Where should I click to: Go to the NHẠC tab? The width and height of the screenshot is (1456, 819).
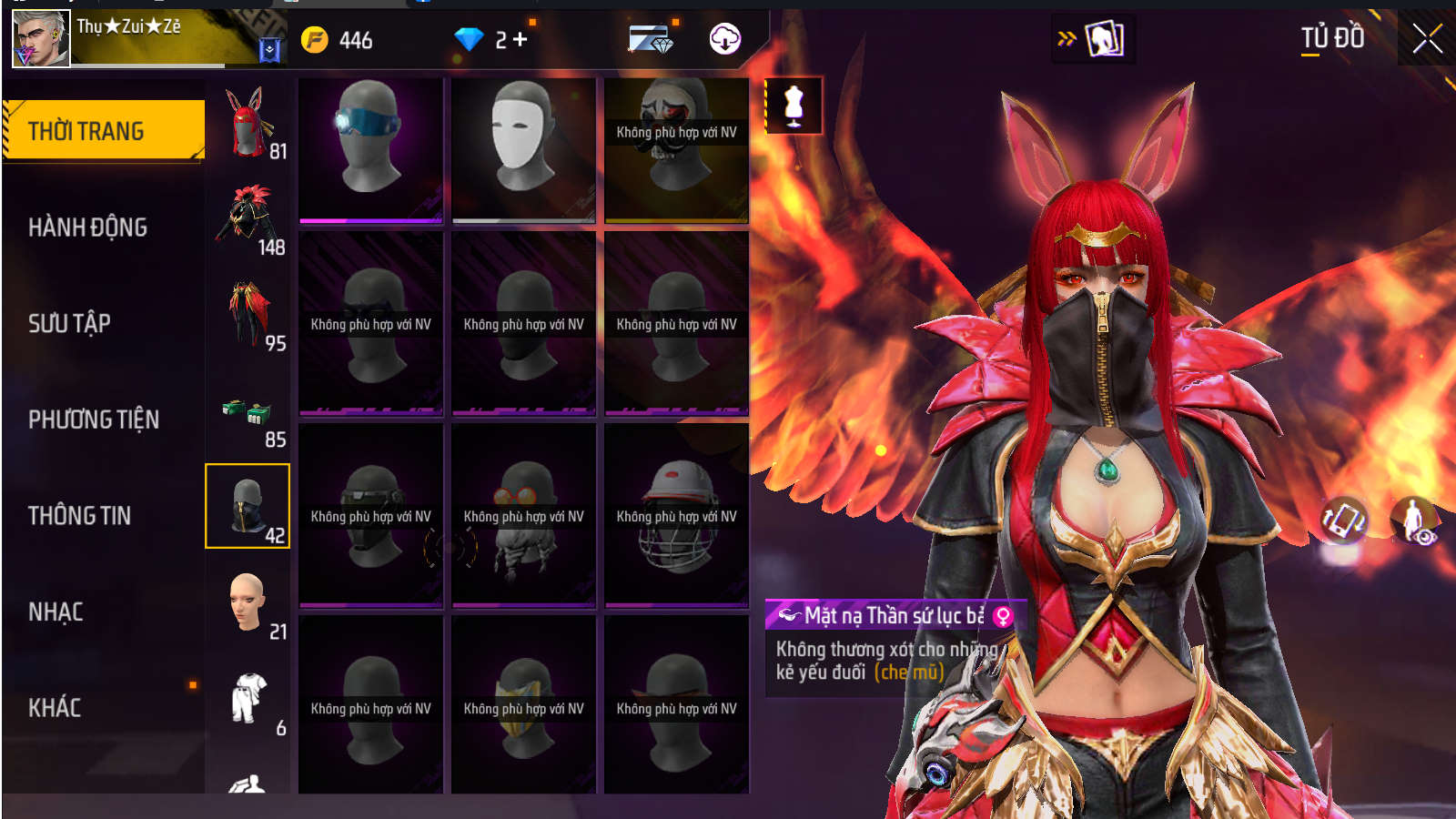56,612
